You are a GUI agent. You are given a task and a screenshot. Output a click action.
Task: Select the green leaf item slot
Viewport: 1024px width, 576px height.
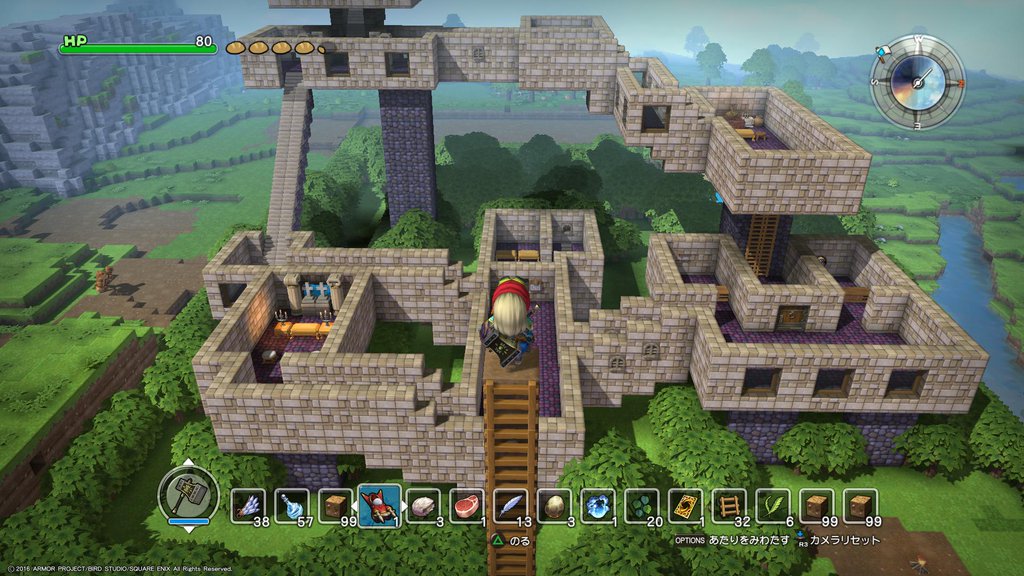[773, 506]
